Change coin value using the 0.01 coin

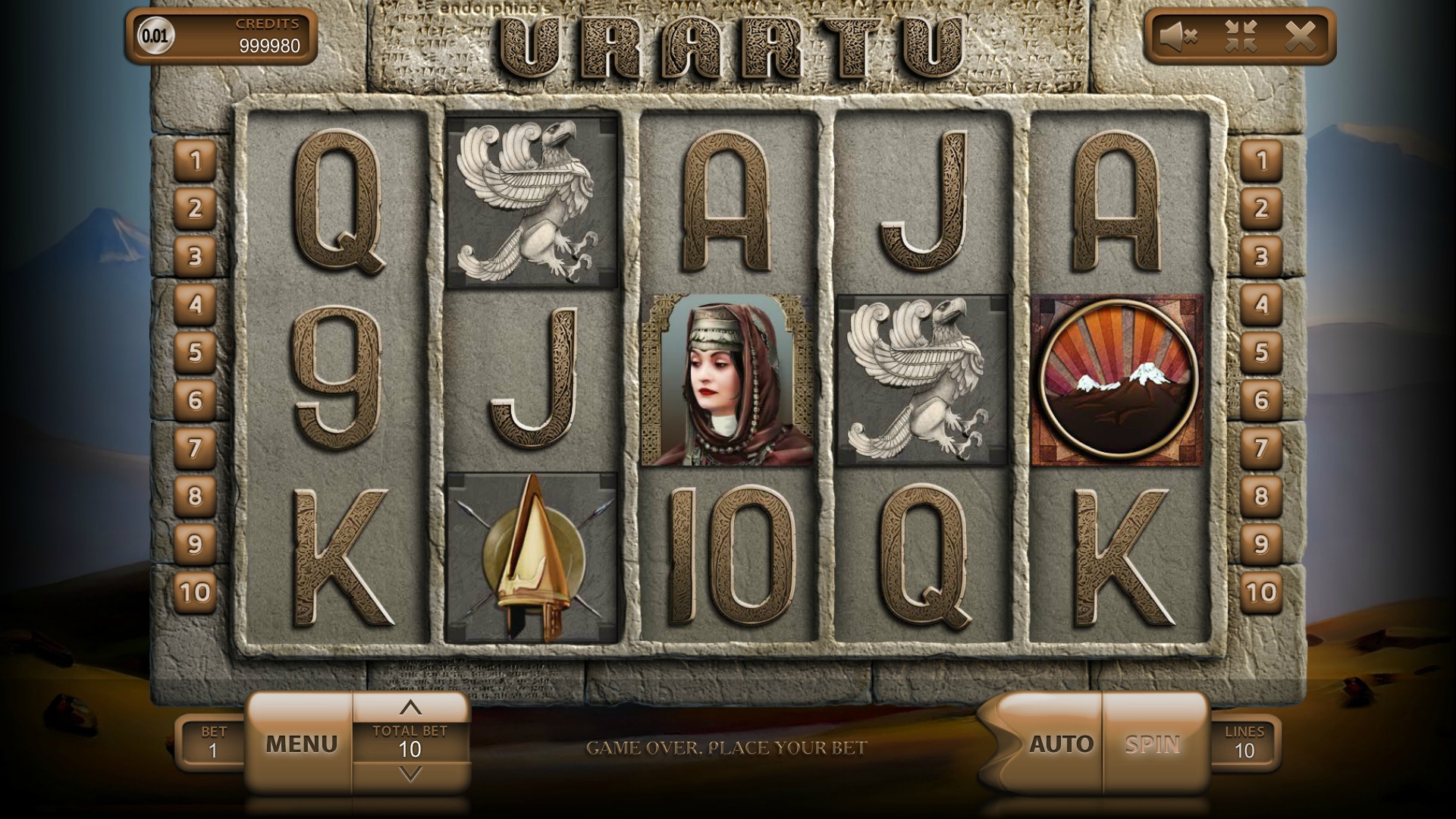[x=155, y=36]
